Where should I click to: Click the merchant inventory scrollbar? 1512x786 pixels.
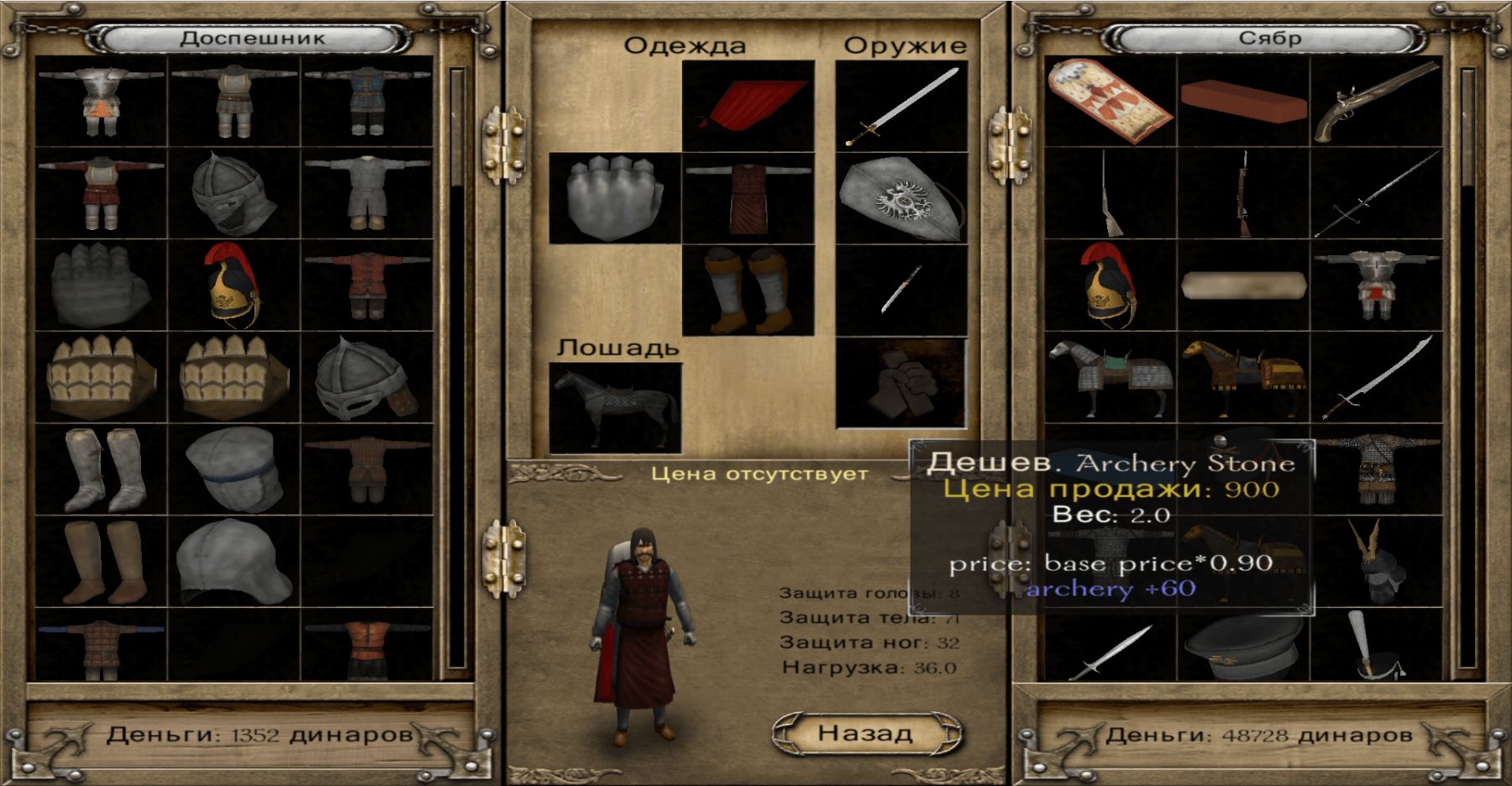tap(1468, 369)
